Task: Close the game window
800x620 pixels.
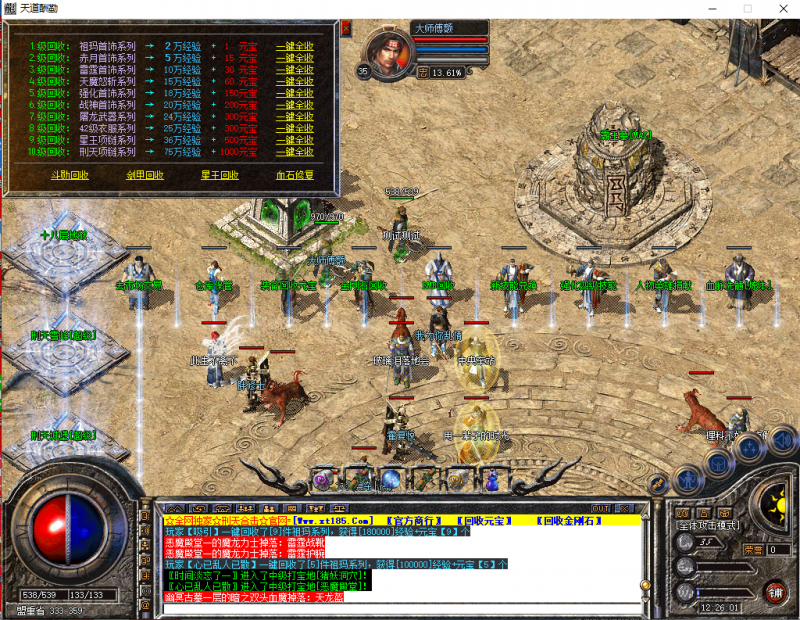Action: click(782, 8)
